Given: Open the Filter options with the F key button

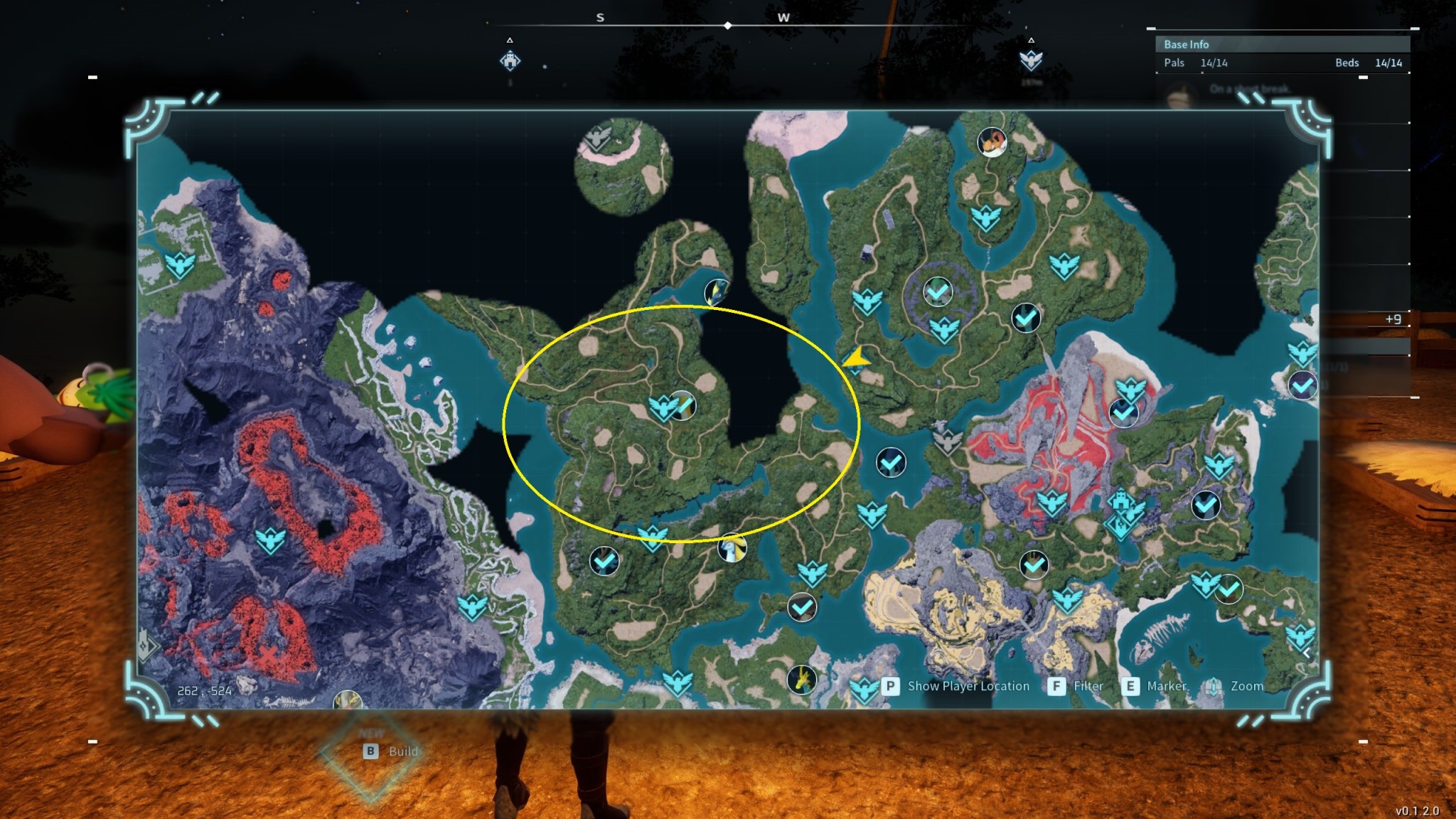Looking at the screenshot, I should (x=1059, y=686).
